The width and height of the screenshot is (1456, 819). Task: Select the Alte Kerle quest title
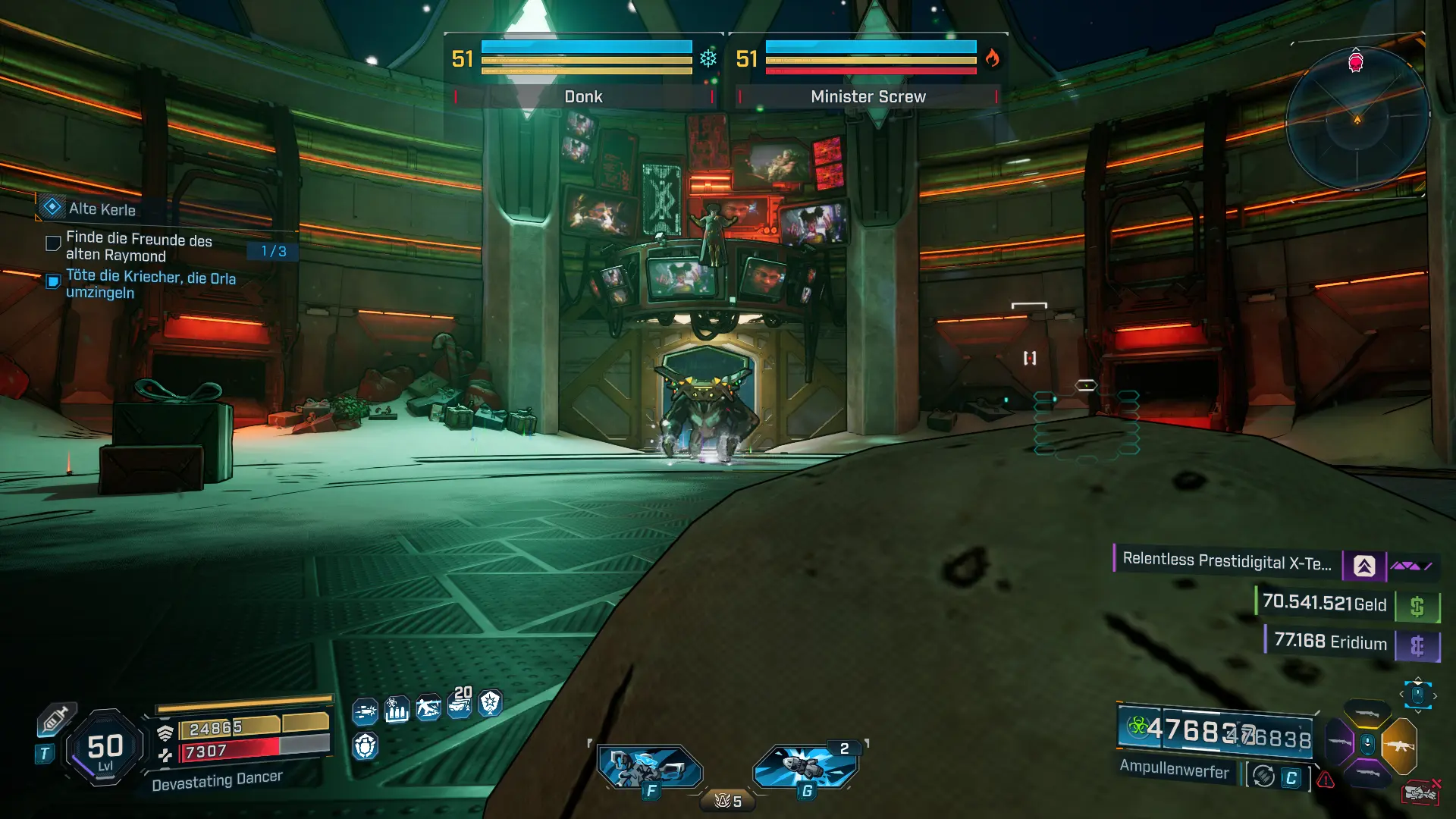click(102, 209)
